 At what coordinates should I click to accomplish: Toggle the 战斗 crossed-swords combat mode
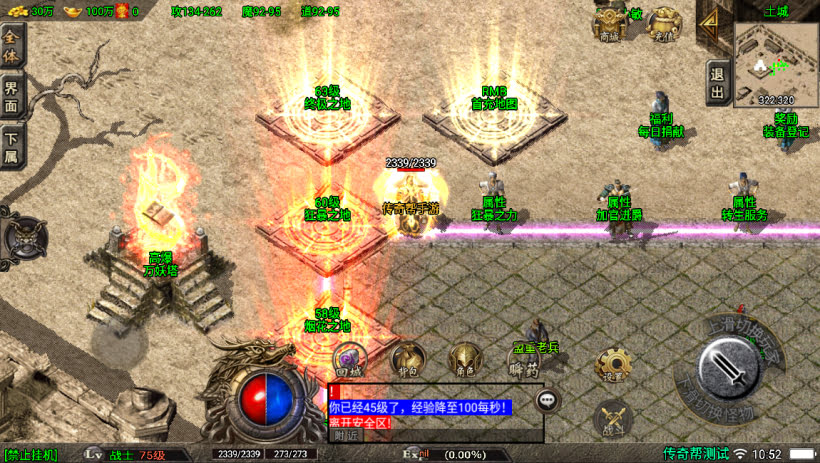pyautogui.click(x=612, y=416)
